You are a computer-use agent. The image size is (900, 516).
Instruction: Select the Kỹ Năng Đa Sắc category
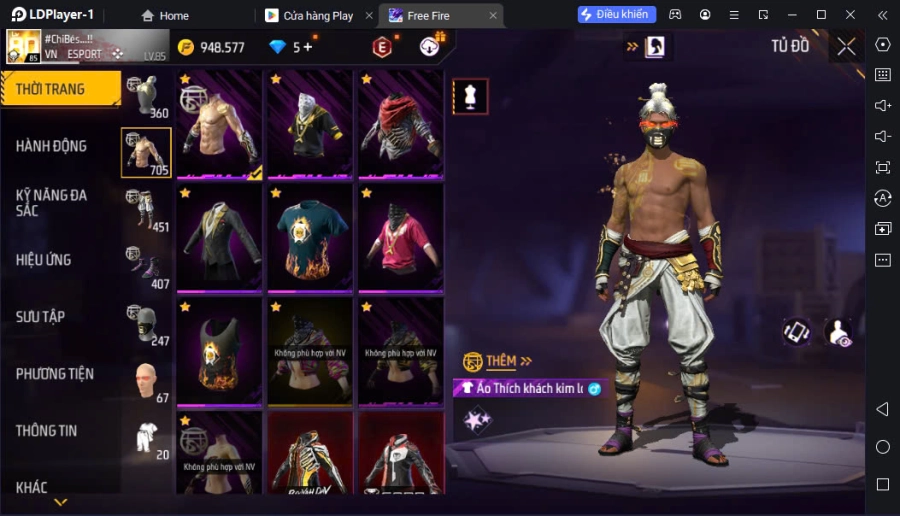52,203
